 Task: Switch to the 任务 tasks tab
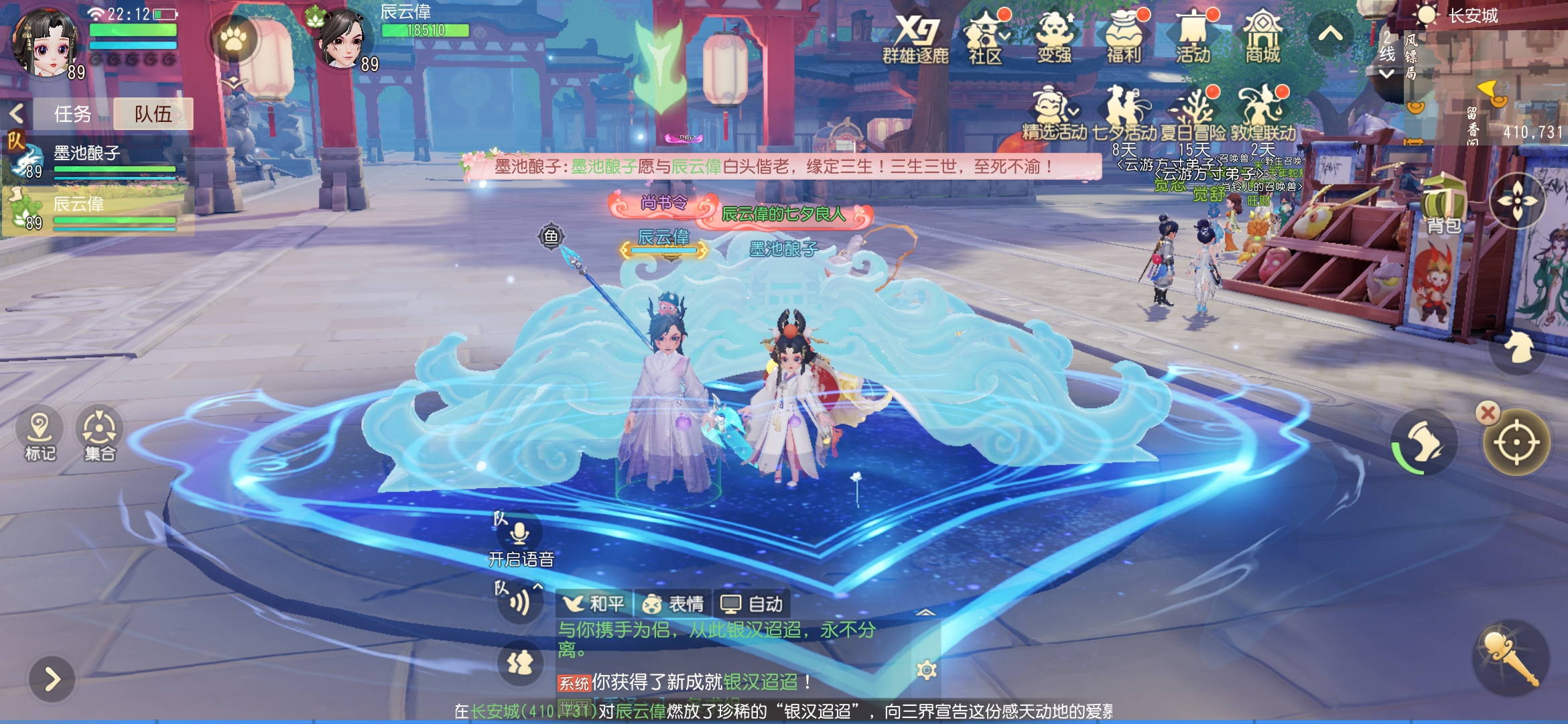72,114
